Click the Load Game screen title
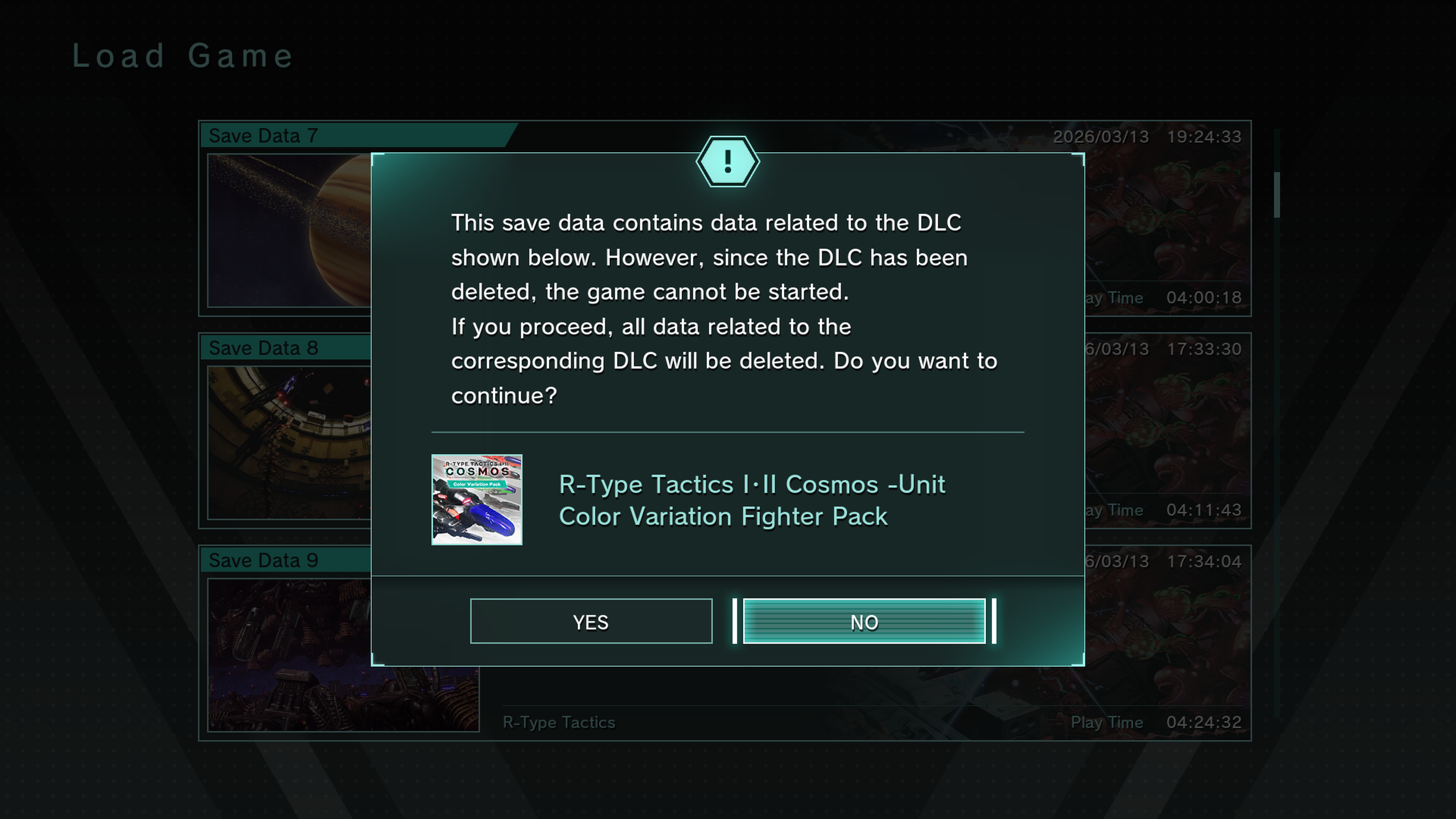 tap(182, 55)
